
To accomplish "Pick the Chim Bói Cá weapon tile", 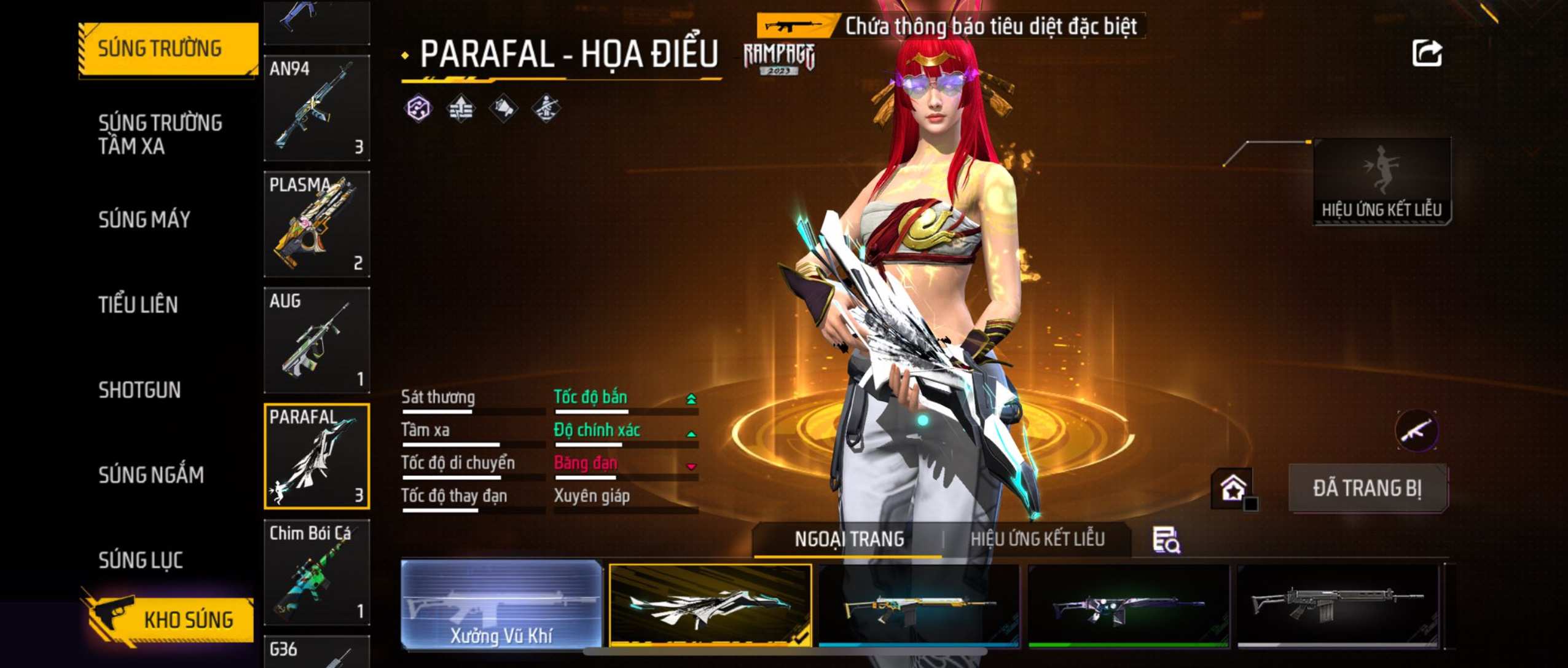I will click(316, 572).
